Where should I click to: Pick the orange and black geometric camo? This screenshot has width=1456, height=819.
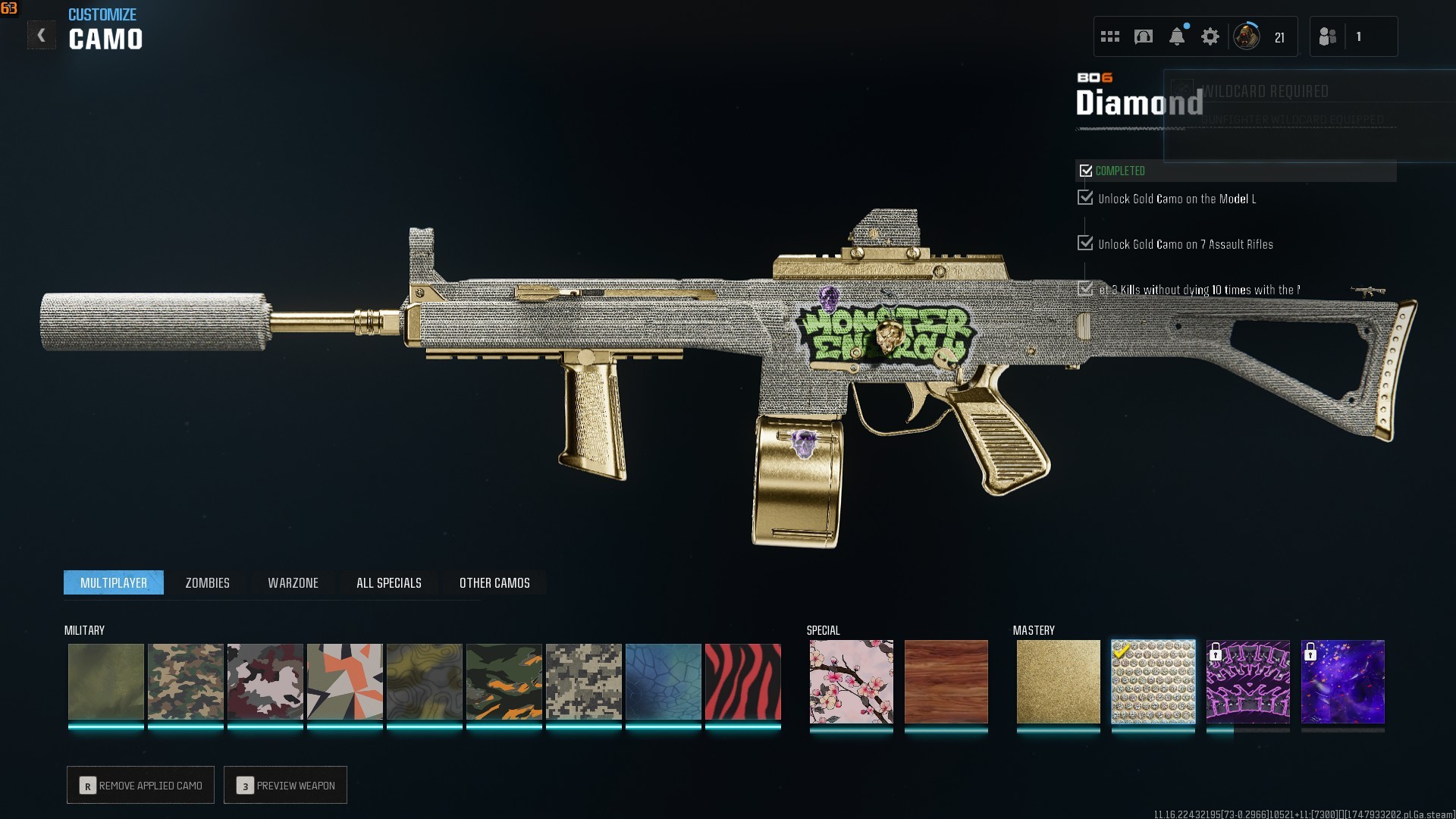[344, 681]
